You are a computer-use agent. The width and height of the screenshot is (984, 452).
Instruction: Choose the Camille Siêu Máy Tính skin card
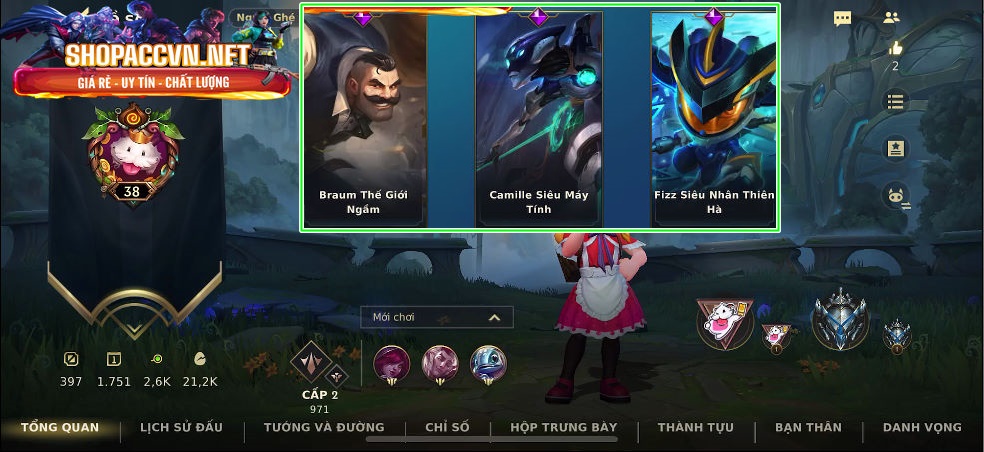click(538, 118)
